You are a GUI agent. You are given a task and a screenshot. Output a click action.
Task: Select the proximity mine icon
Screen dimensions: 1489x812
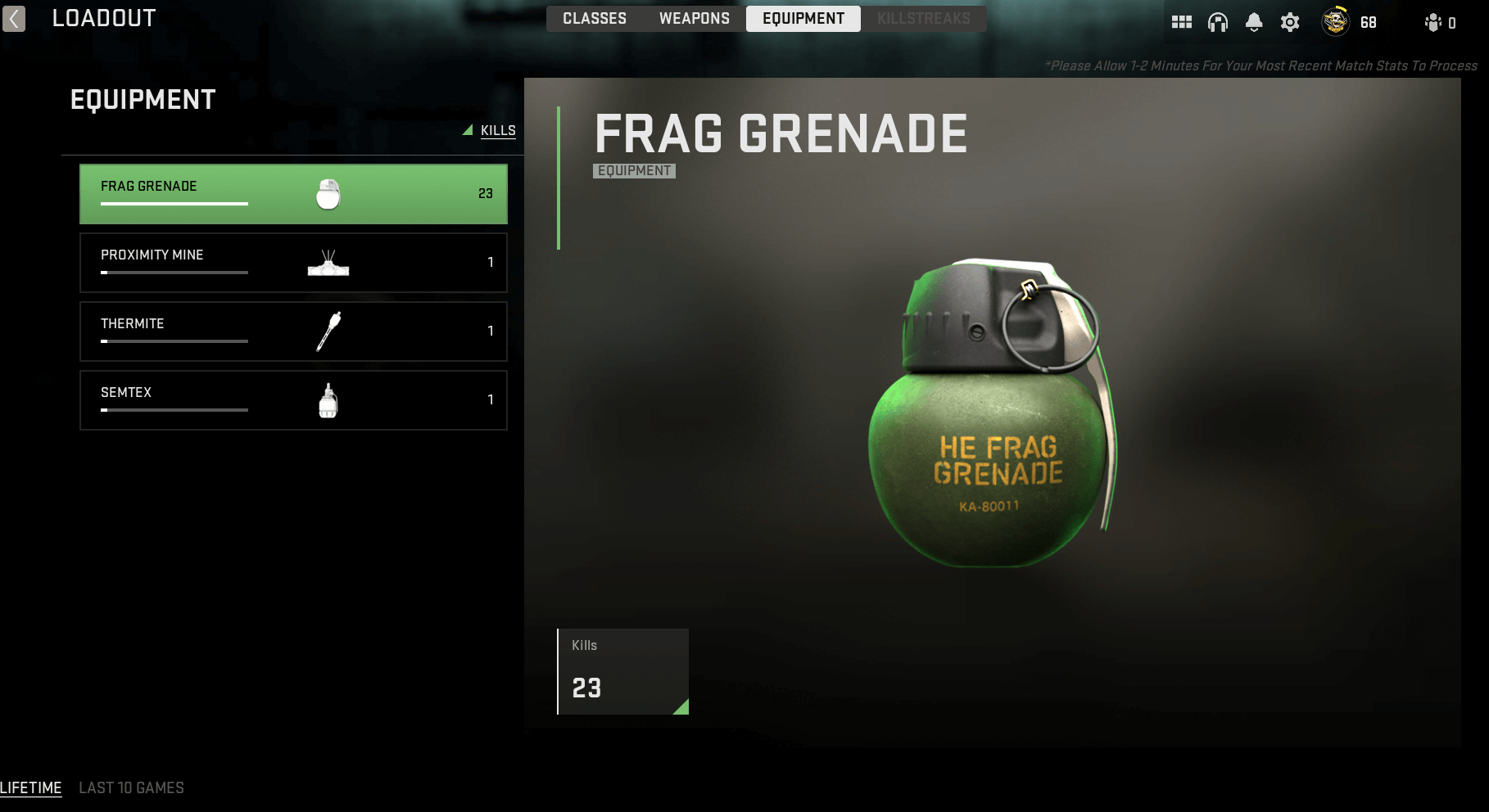pos(328,262)
